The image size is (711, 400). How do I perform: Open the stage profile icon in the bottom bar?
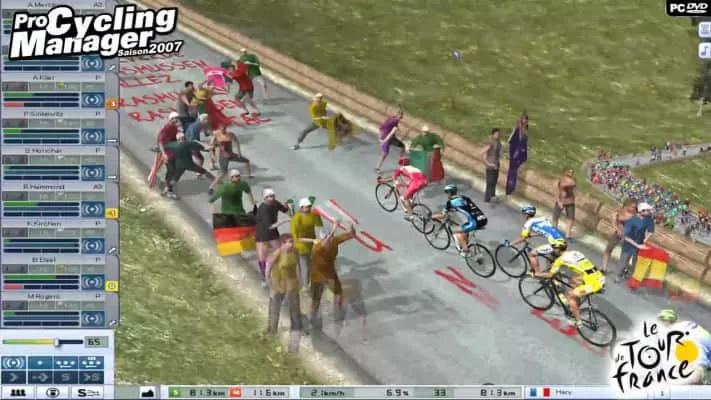click(147, 392)
